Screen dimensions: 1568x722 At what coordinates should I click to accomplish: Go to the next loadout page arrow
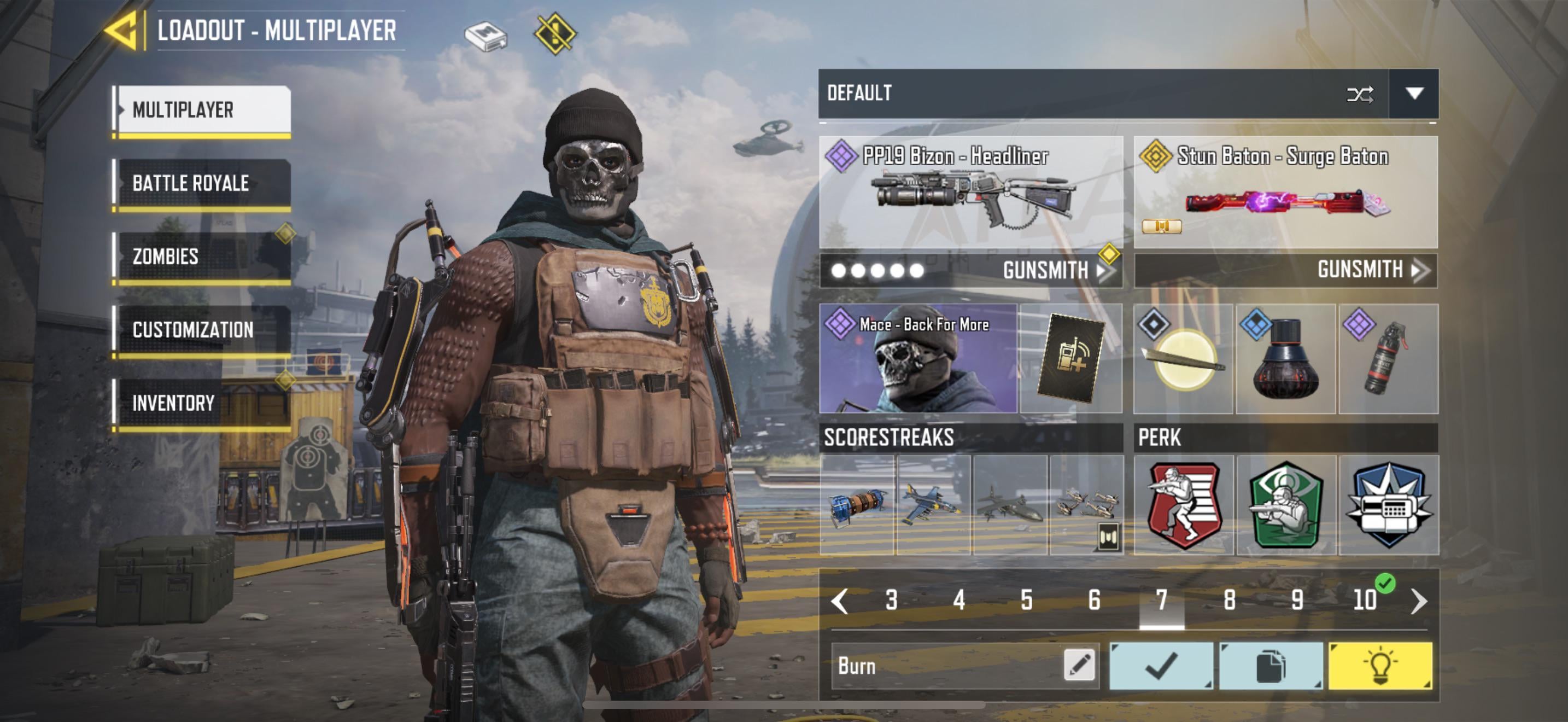click(1418, 601)
